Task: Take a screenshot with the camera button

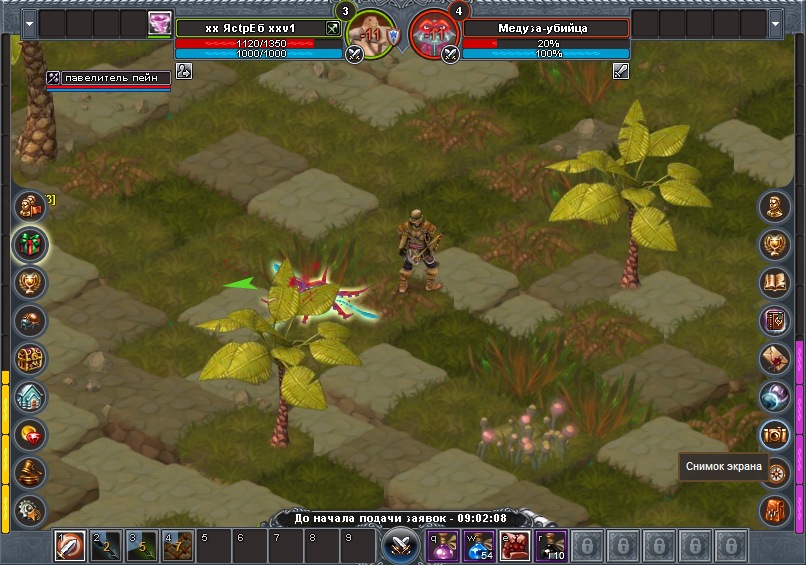Action: (x=775, y=434)
